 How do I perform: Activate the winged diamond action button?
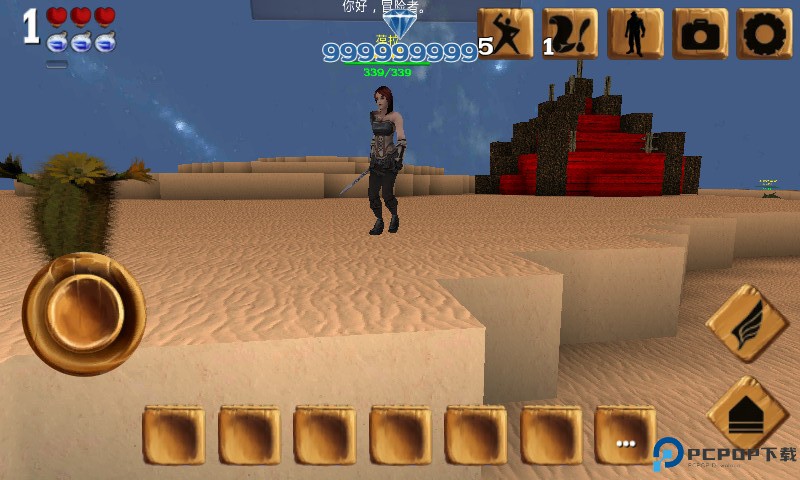click(747, 323)
